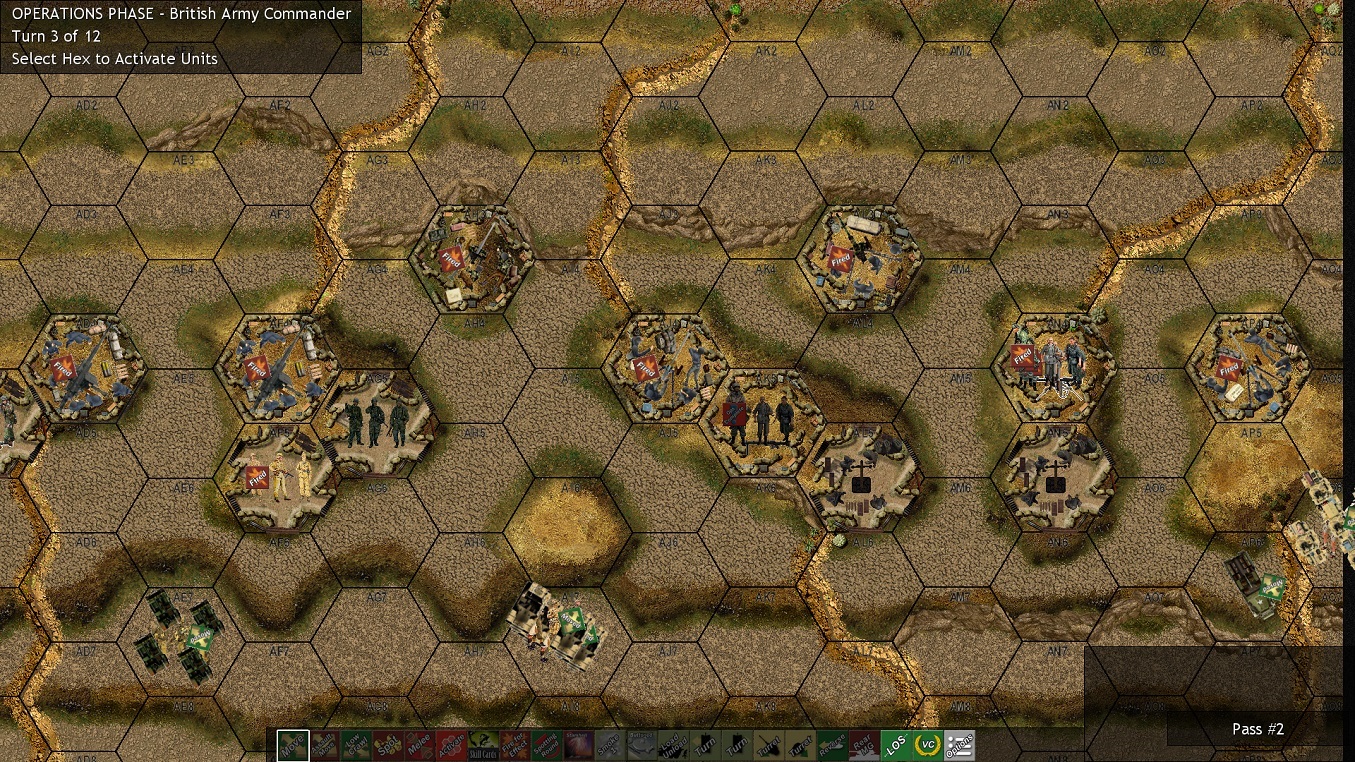The image size is (1355, 762).
Task: Select the Move order icon
Action: [x=291, y=744]
